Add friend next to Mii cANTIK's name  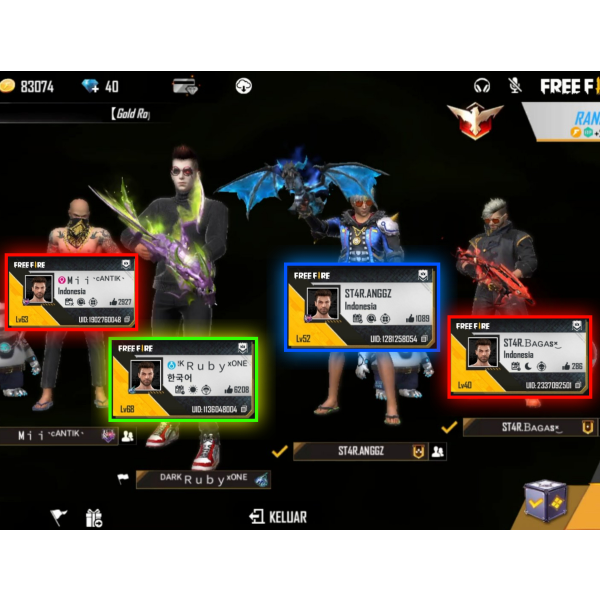[128, 436]
